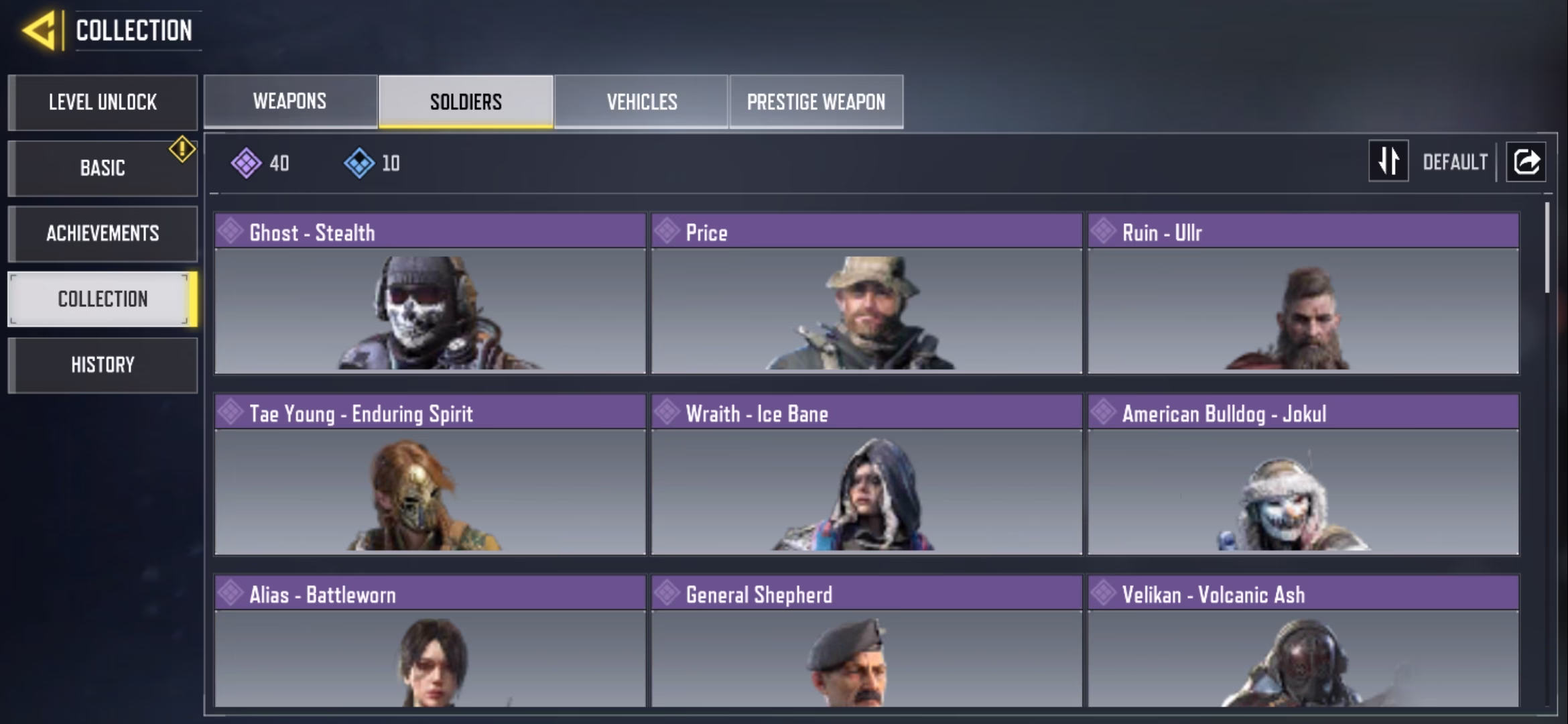Choose the Price soldier card
The width and height of the screenshot is (1568, 724).
[x=866, y=294]
